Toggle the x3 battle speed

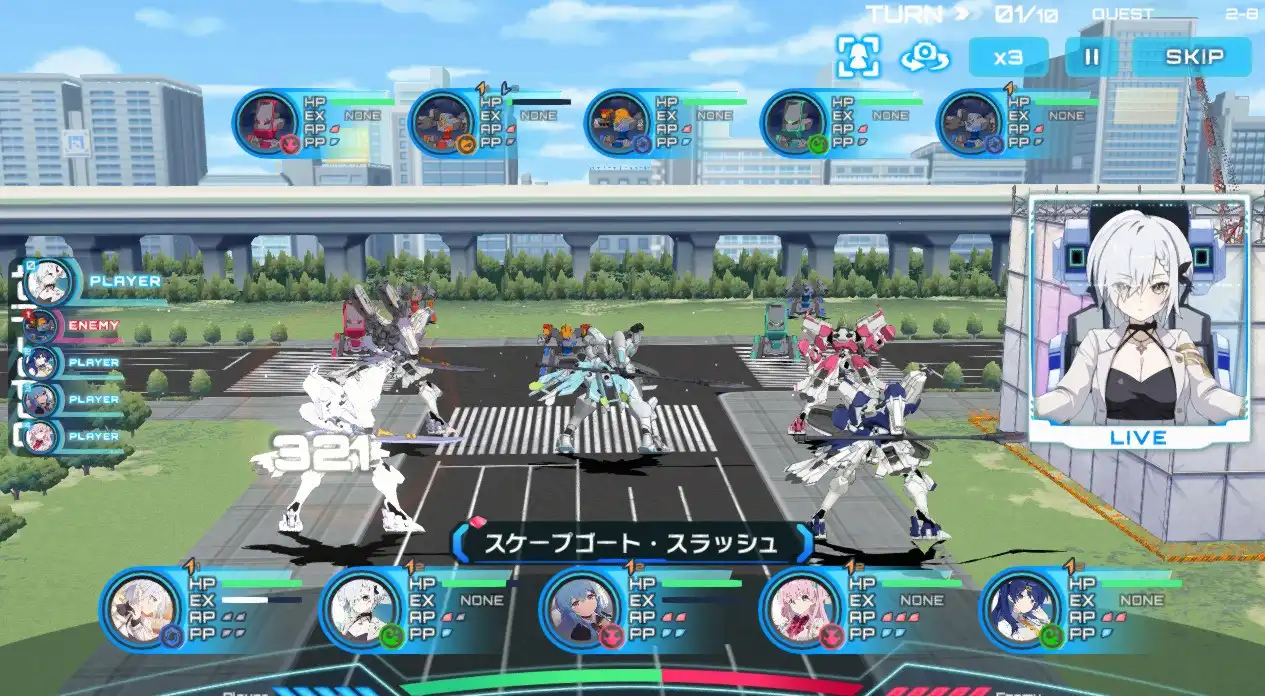pos(1008,57)
